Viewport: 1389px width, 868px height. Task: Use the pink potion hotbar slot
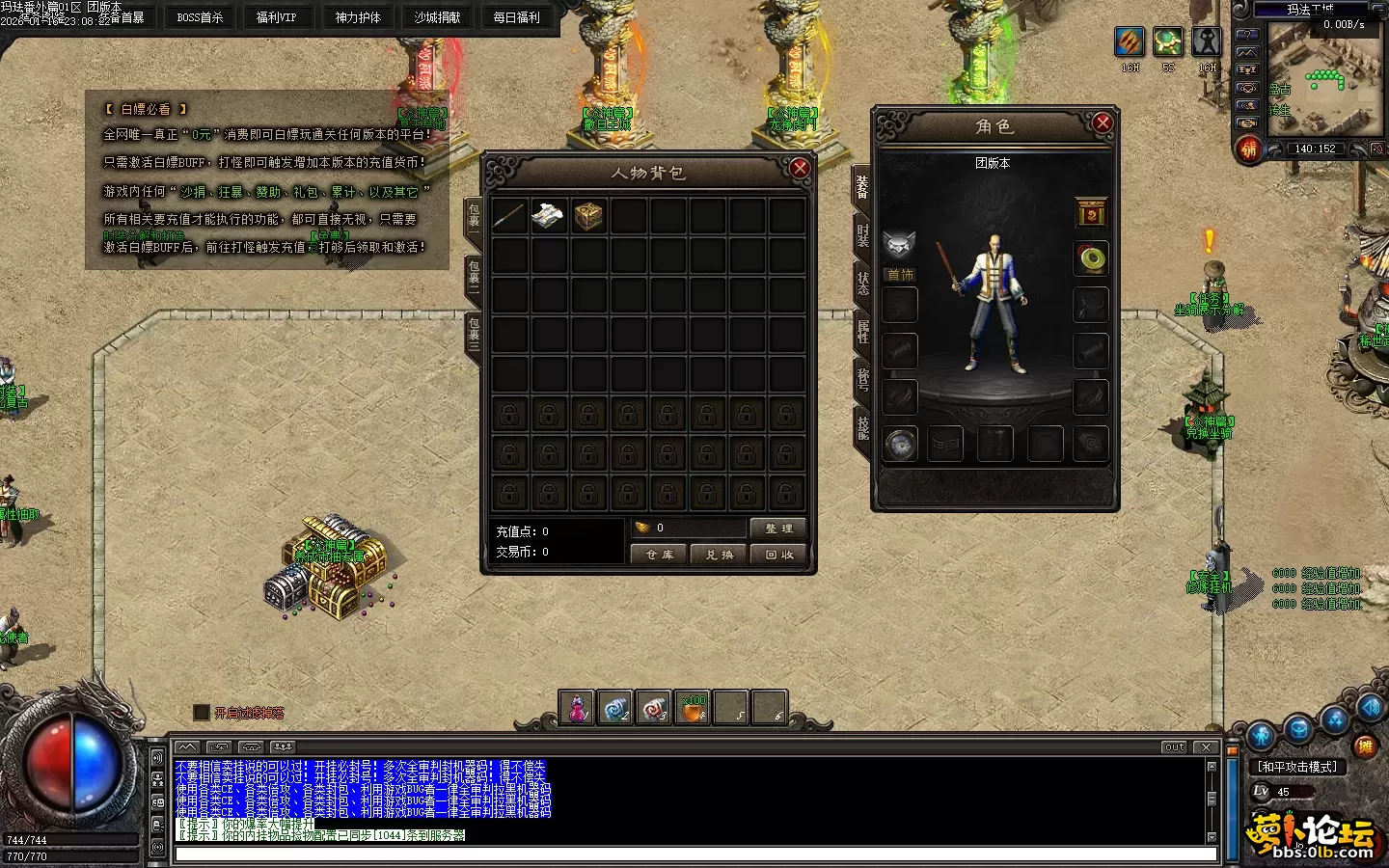pos(577,709)
